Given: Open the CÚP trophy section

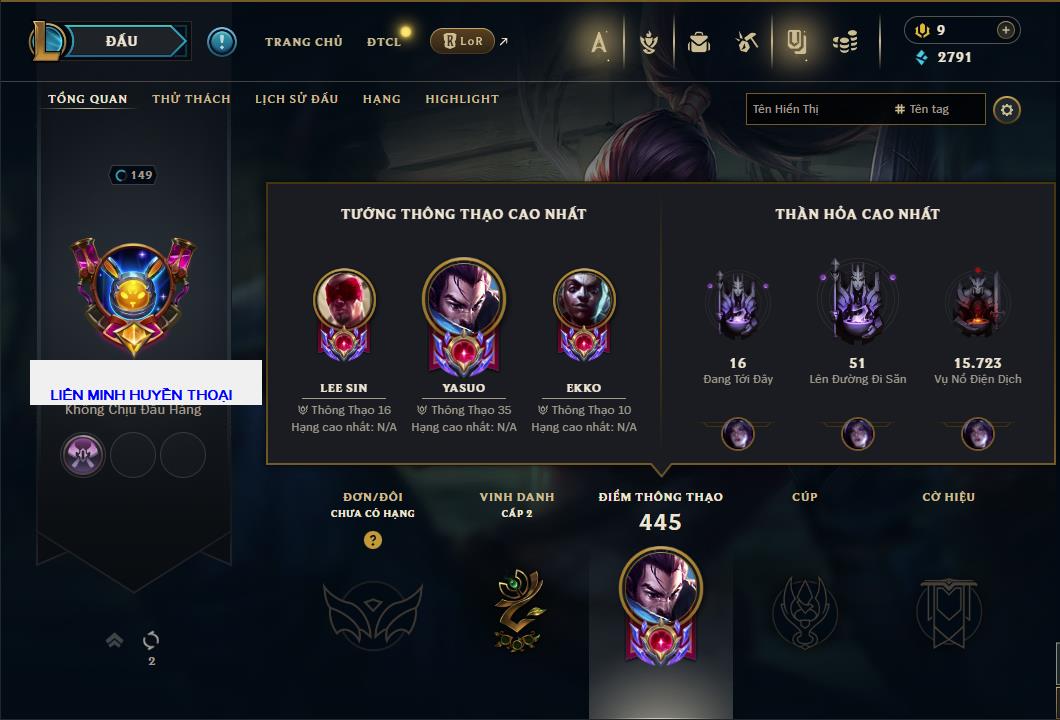Looking at the screenshot, I should 804,610.
